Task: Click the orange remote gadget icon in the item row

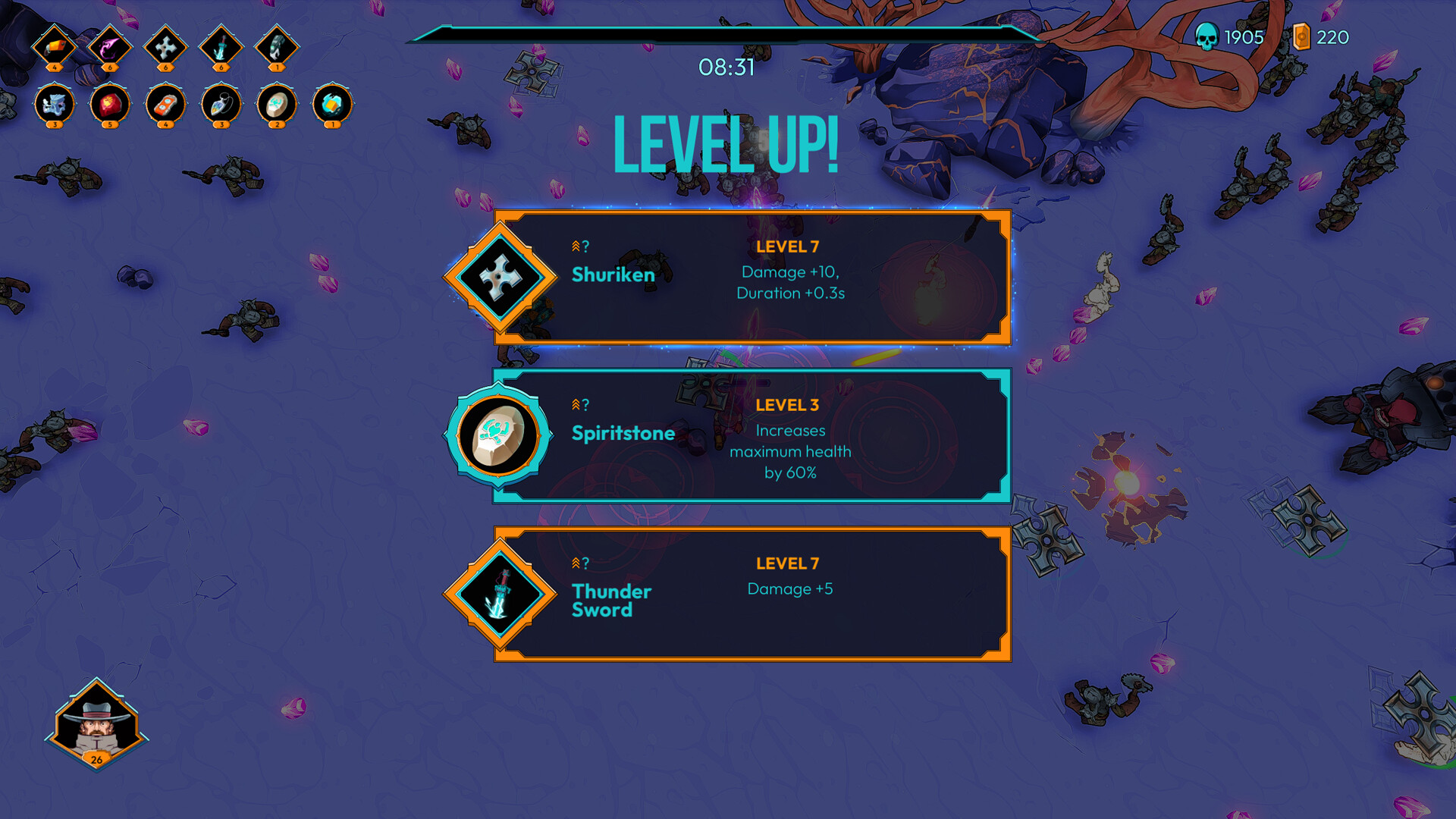Action: pos(165,106)
